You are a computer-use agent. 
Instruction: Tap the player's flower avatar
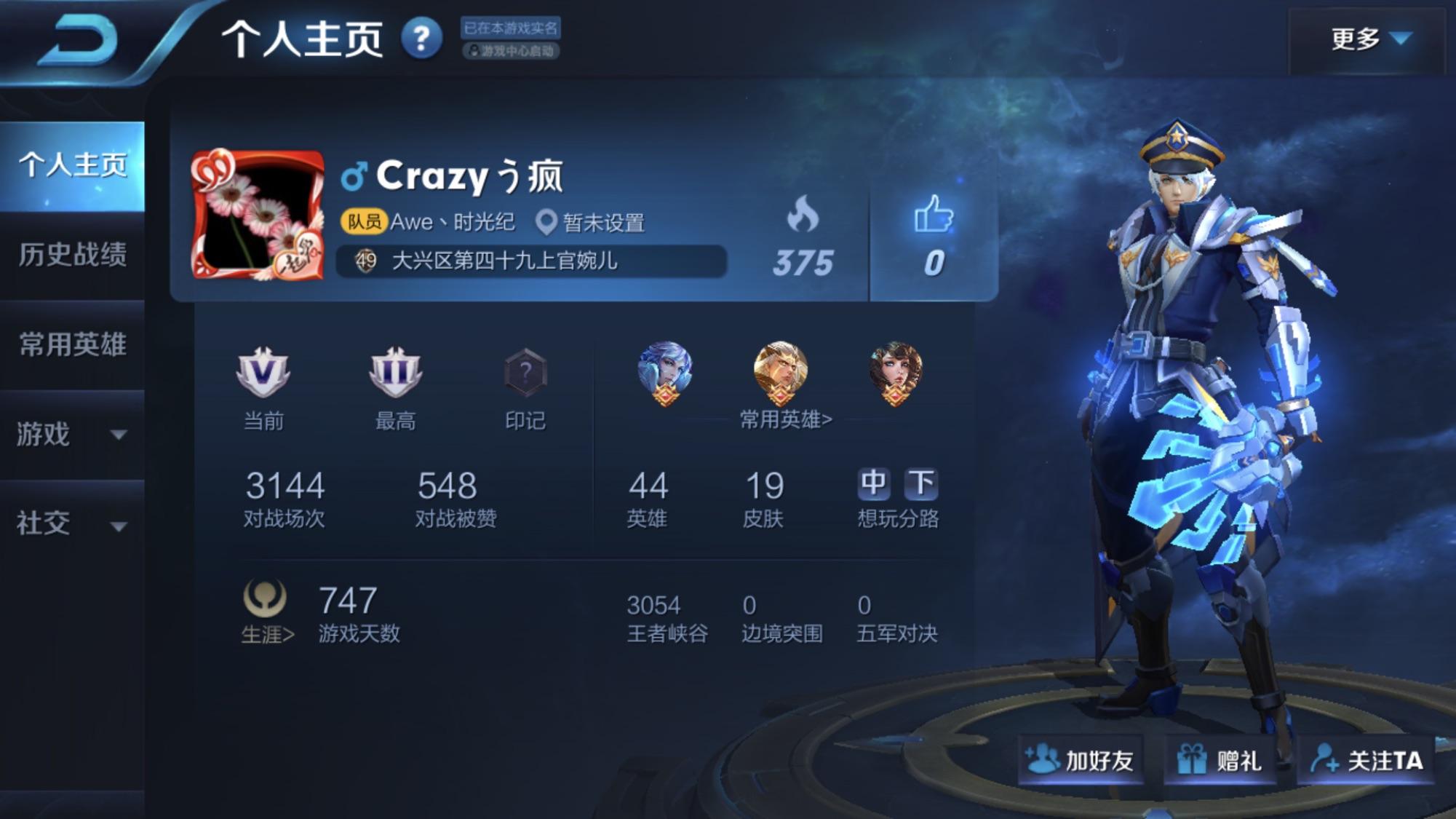258,215
